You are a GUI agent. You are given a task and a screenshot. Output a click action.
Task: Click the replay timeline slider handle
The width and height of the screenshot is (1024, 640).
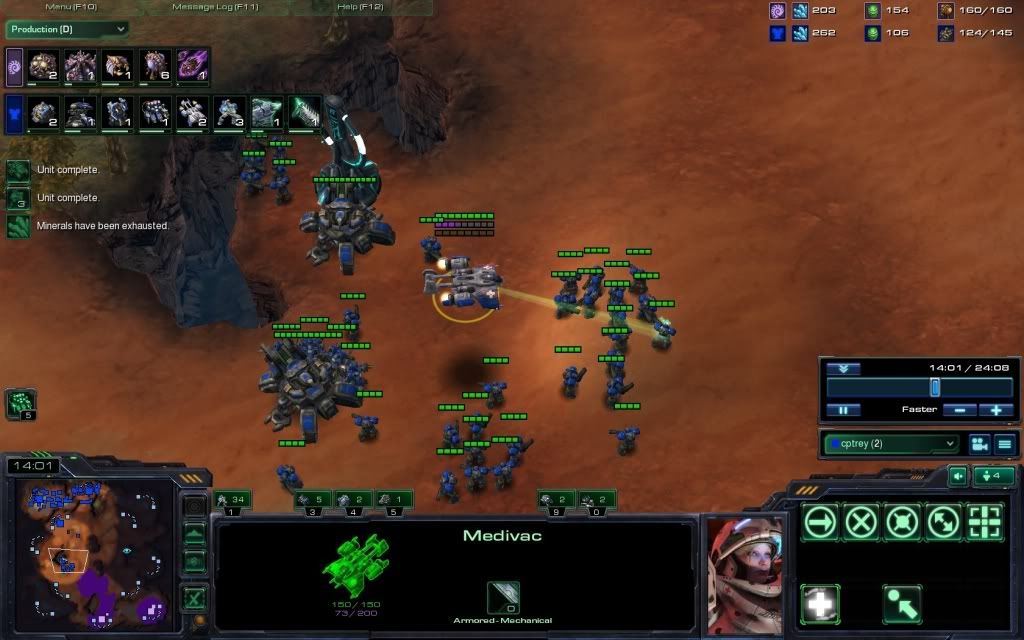click(935, 387)
